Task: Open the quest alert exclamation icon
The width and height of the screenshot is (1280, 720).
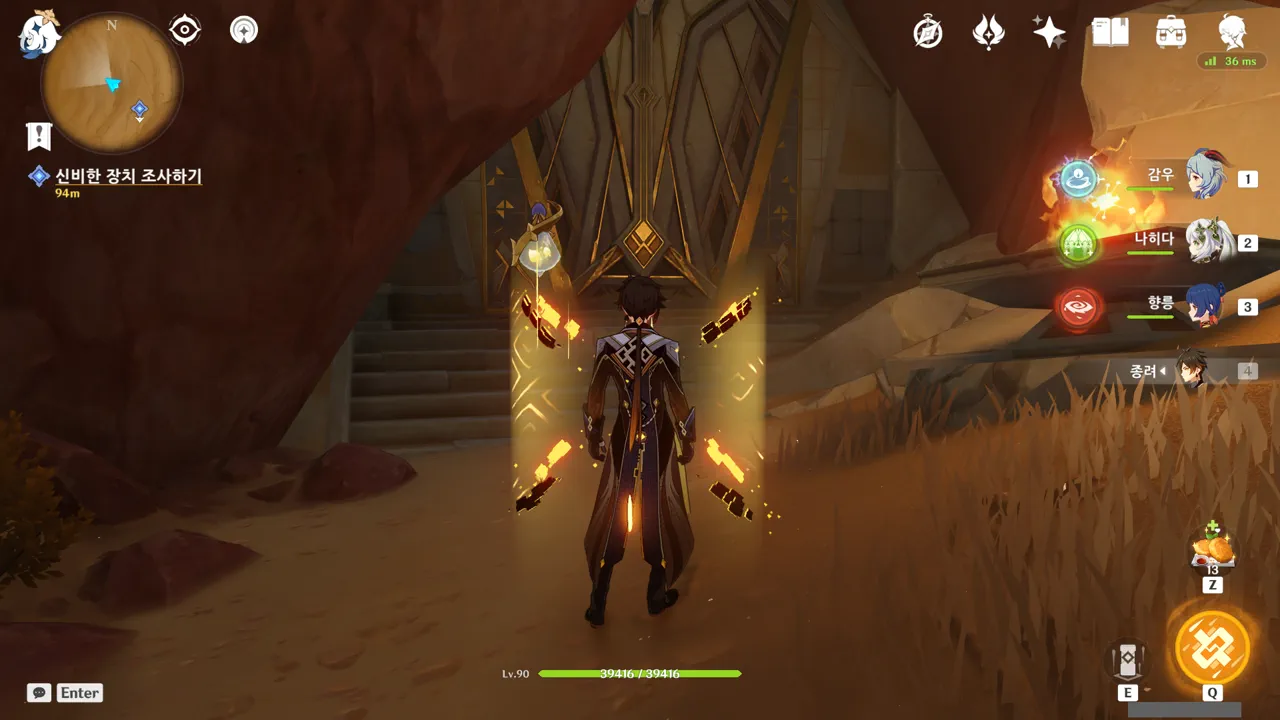Action: coord(39,135)
